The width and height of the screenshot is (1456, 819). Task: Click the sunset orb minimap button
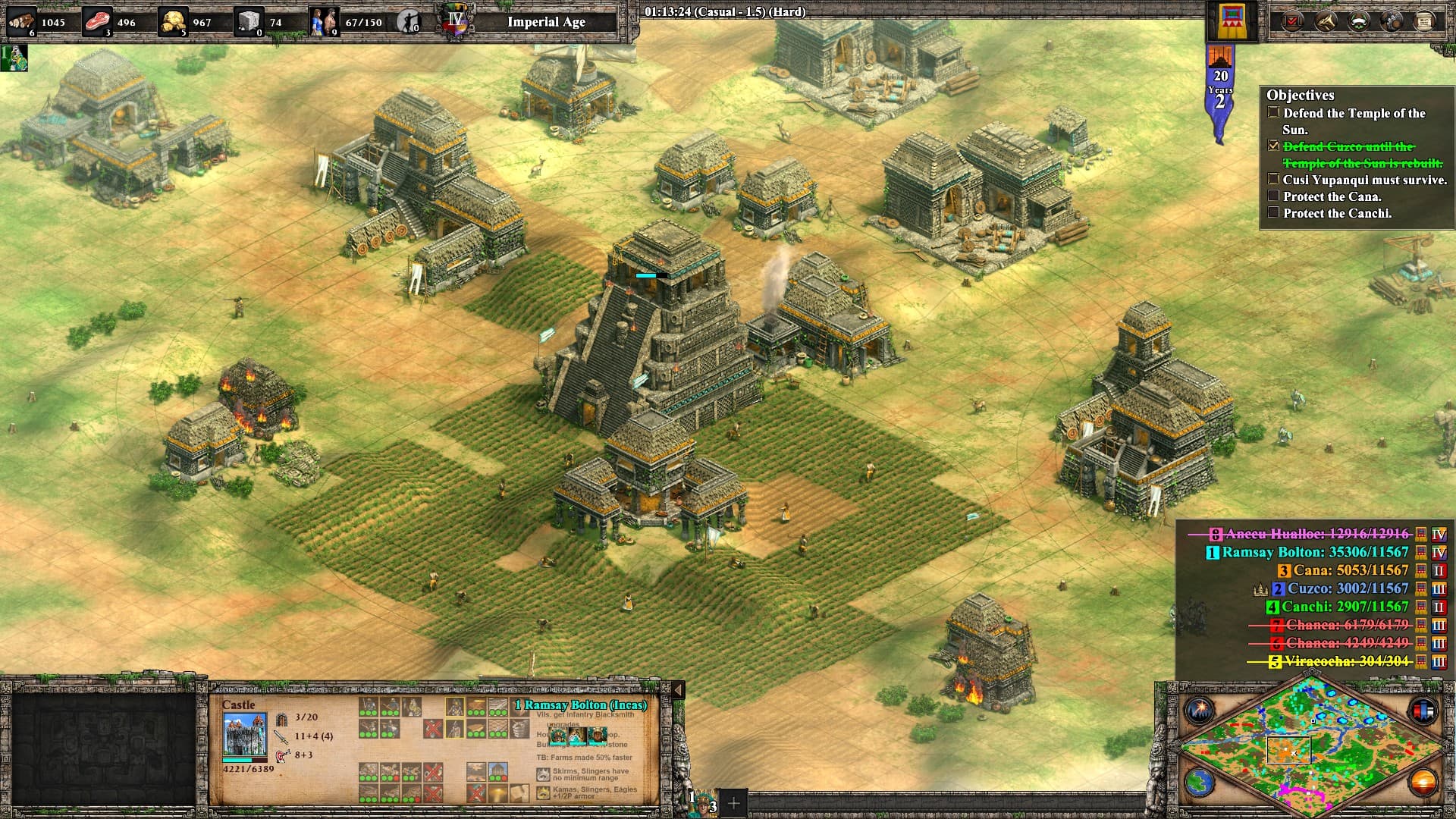(x=1423, y=783)
